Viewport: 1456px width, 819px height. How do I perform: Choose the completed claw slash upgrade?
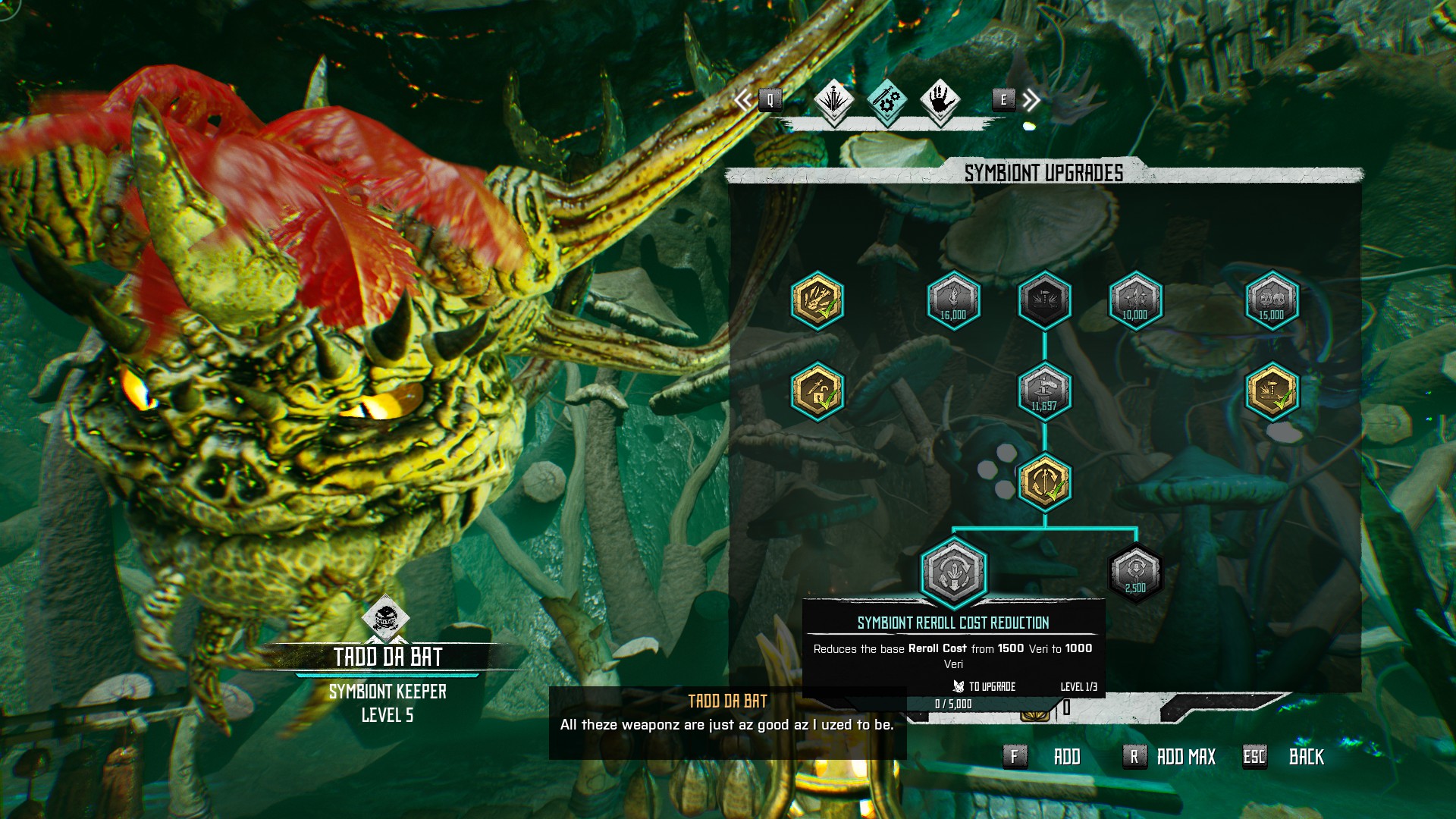tap(817, 301)
